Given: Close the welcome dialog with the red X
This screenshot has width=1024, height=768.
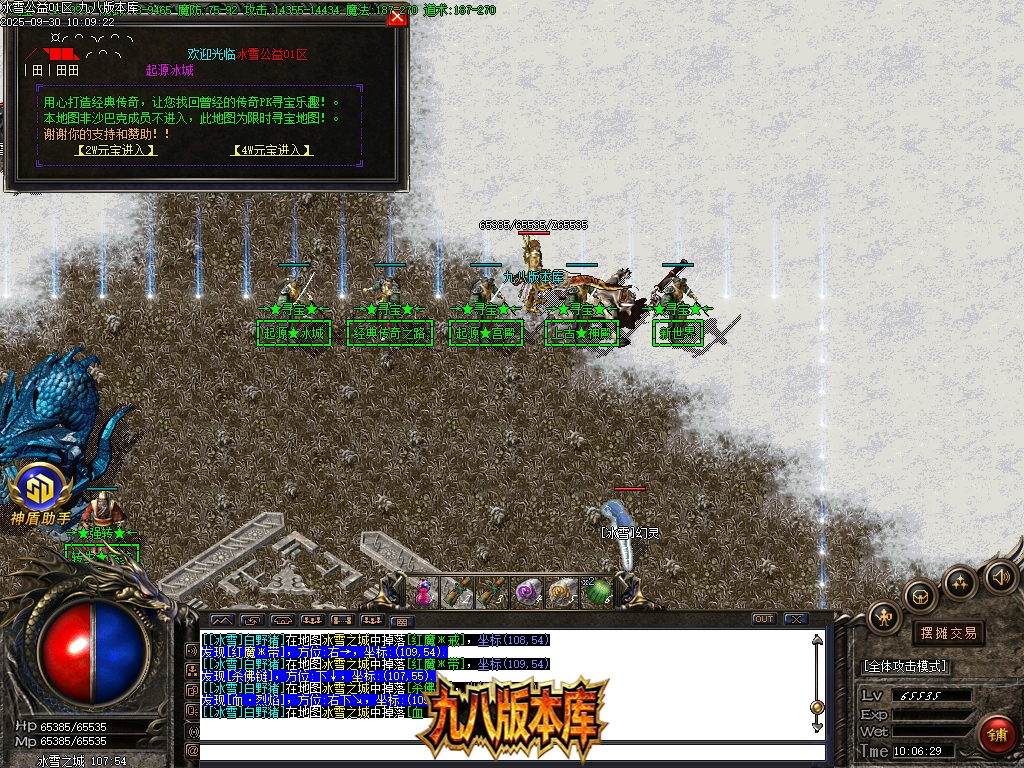Looking at the screenshot, I should (397, 17).
